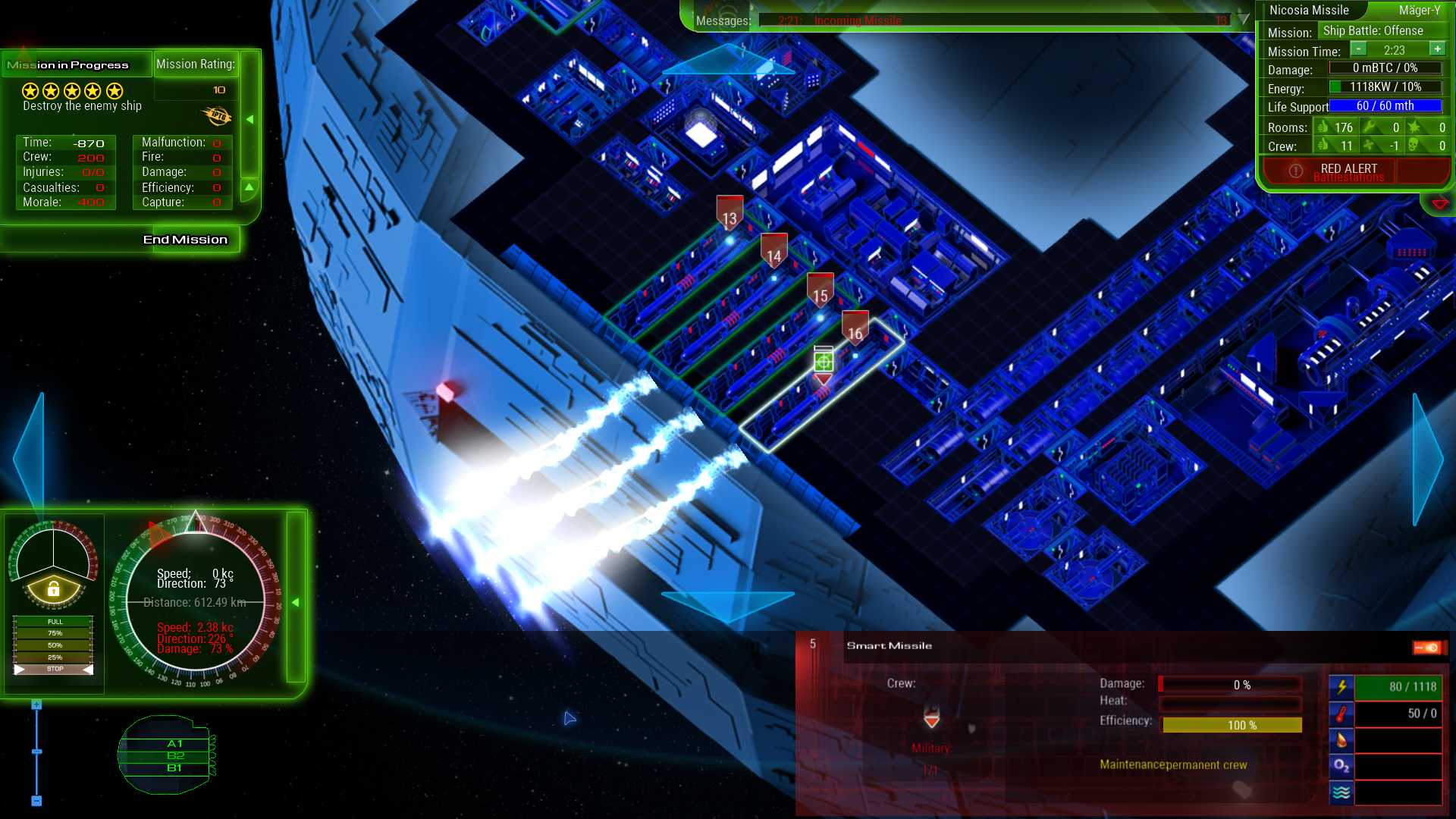Image resolution: width=1456 pixels, height=819 pixels.
Task: Click the thermometer heat icon on the missile panel
Action: point(1341,714)
